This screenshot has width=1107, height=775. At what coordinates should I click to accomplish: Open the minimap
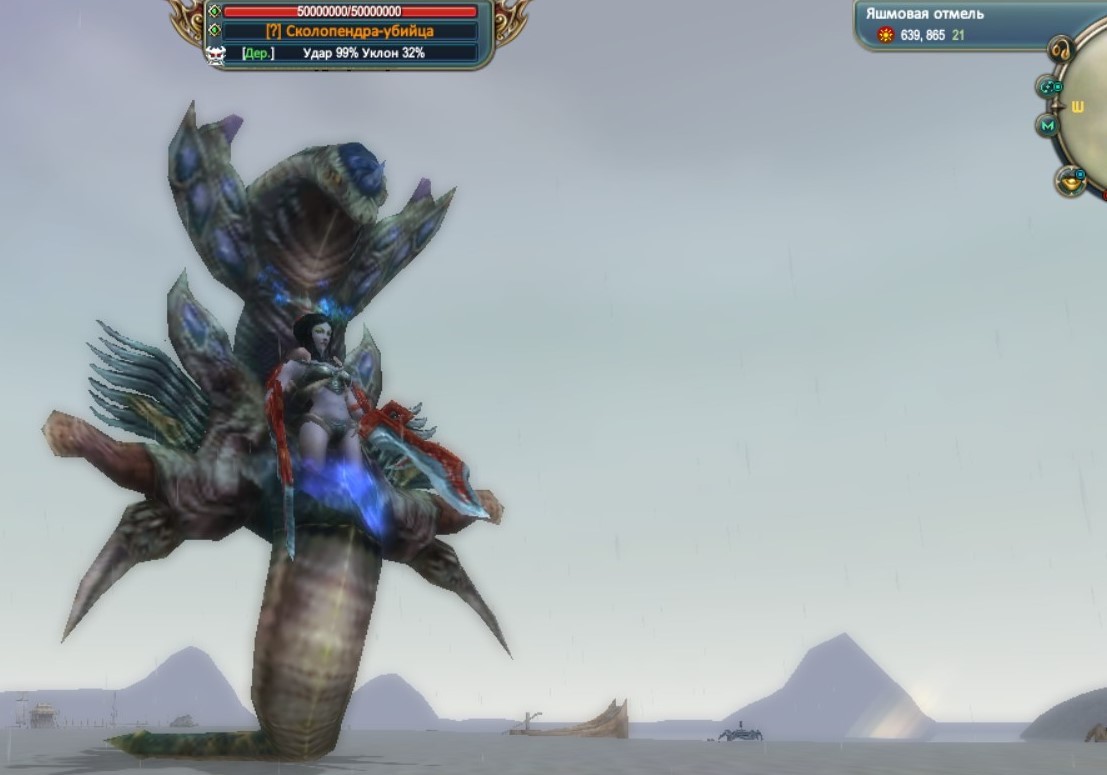tap(1088, 110)
